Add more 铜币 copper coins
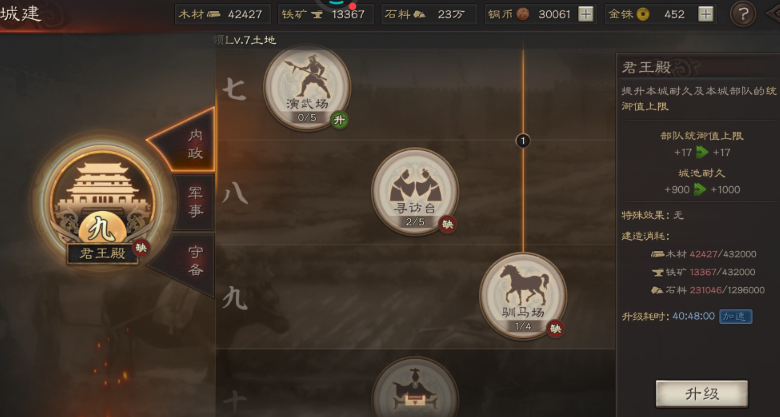Image resolution: width=780 pixels, height=417 pixels. click(x=586, y=14)
